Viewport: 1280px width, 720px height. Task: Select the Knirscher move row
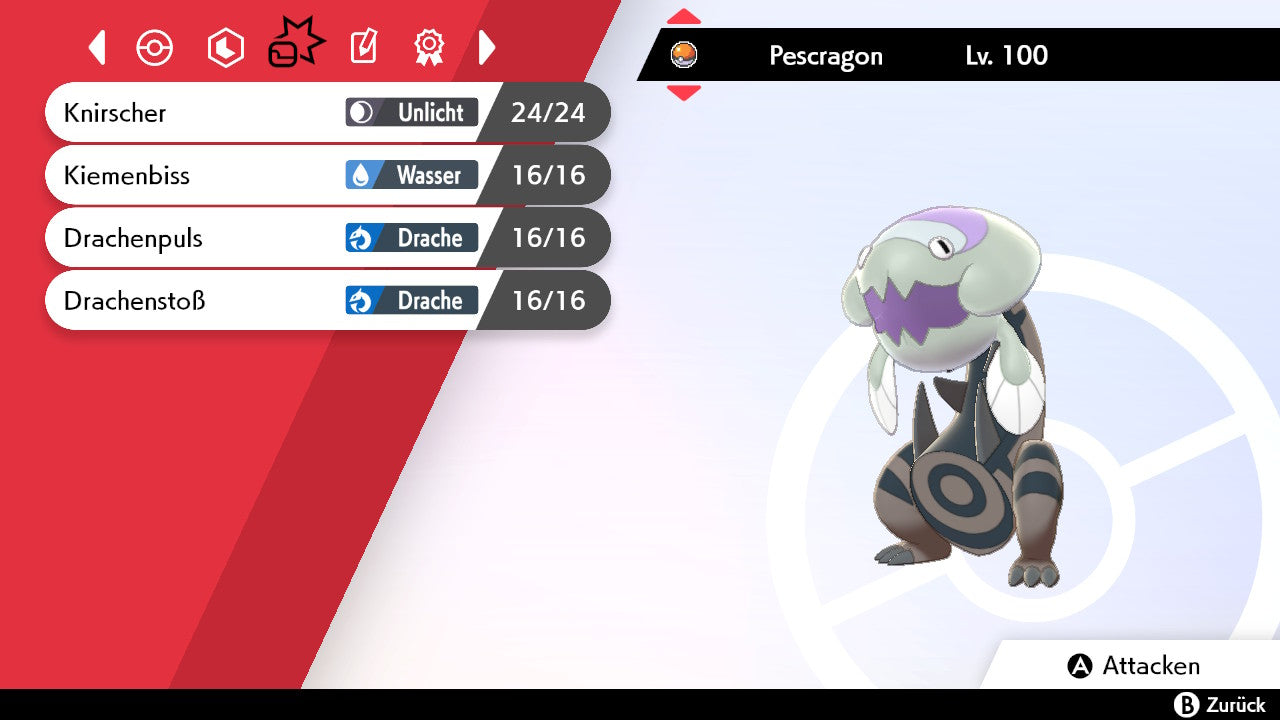300,112
